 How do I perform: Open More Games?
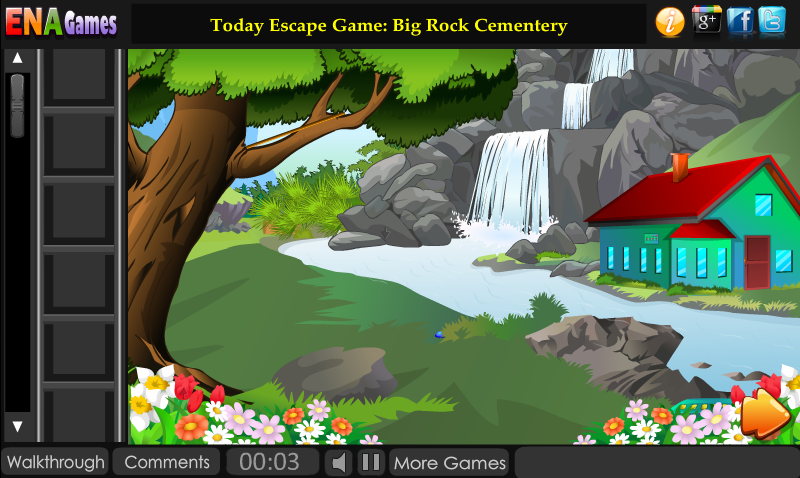pos(449,462)
